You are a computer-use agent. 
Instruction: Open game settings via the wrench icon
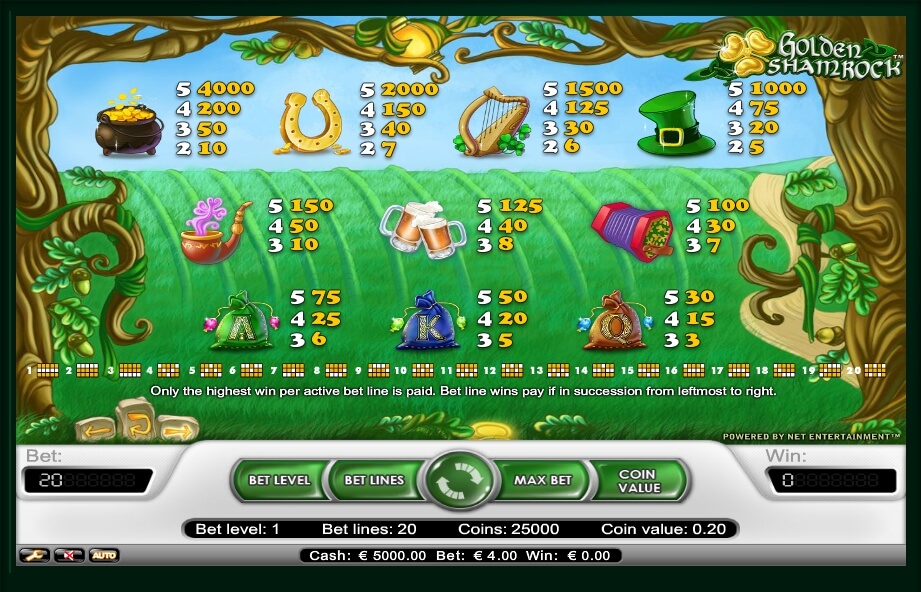[x=33, y=555]
